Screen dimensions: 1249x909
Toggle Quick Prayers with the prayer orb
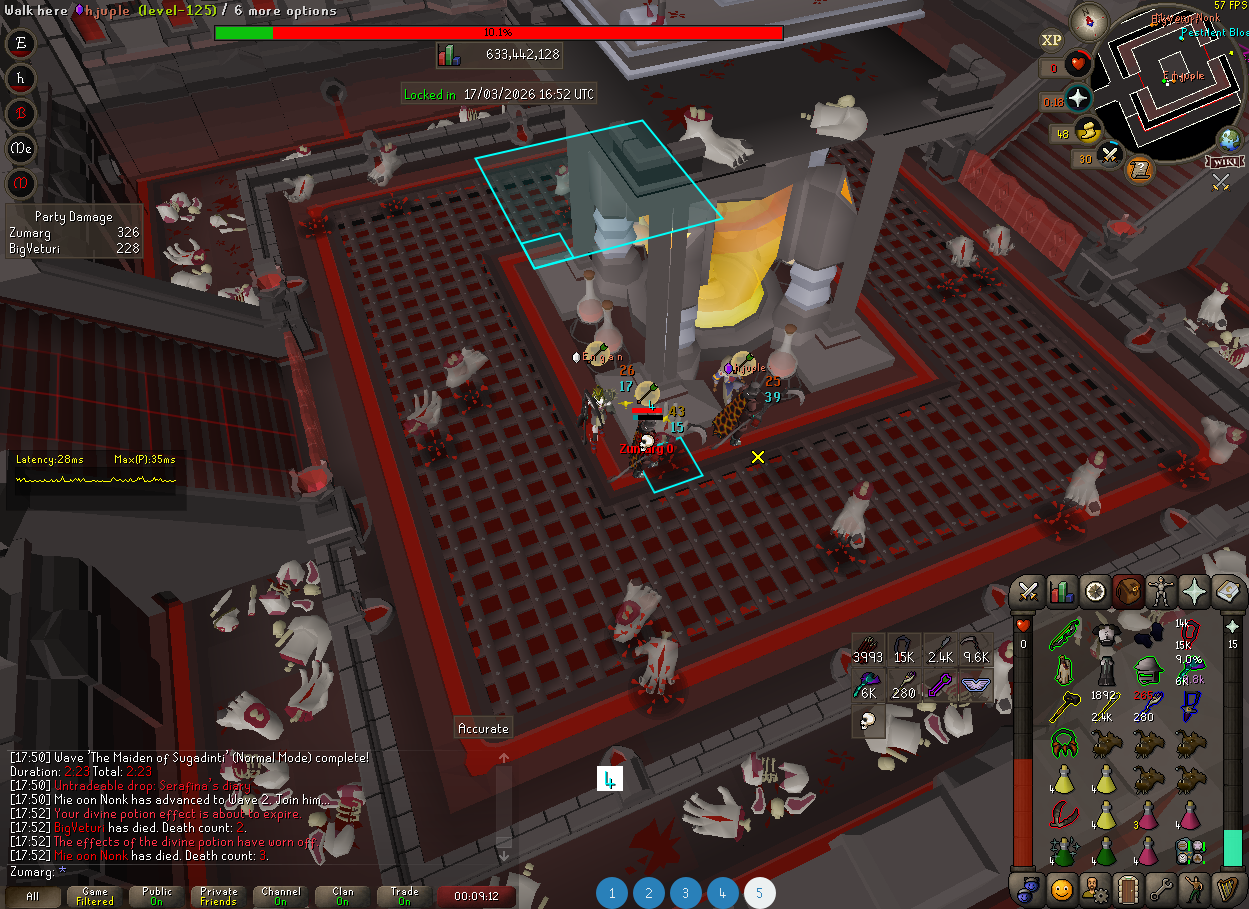(1078, 98)
